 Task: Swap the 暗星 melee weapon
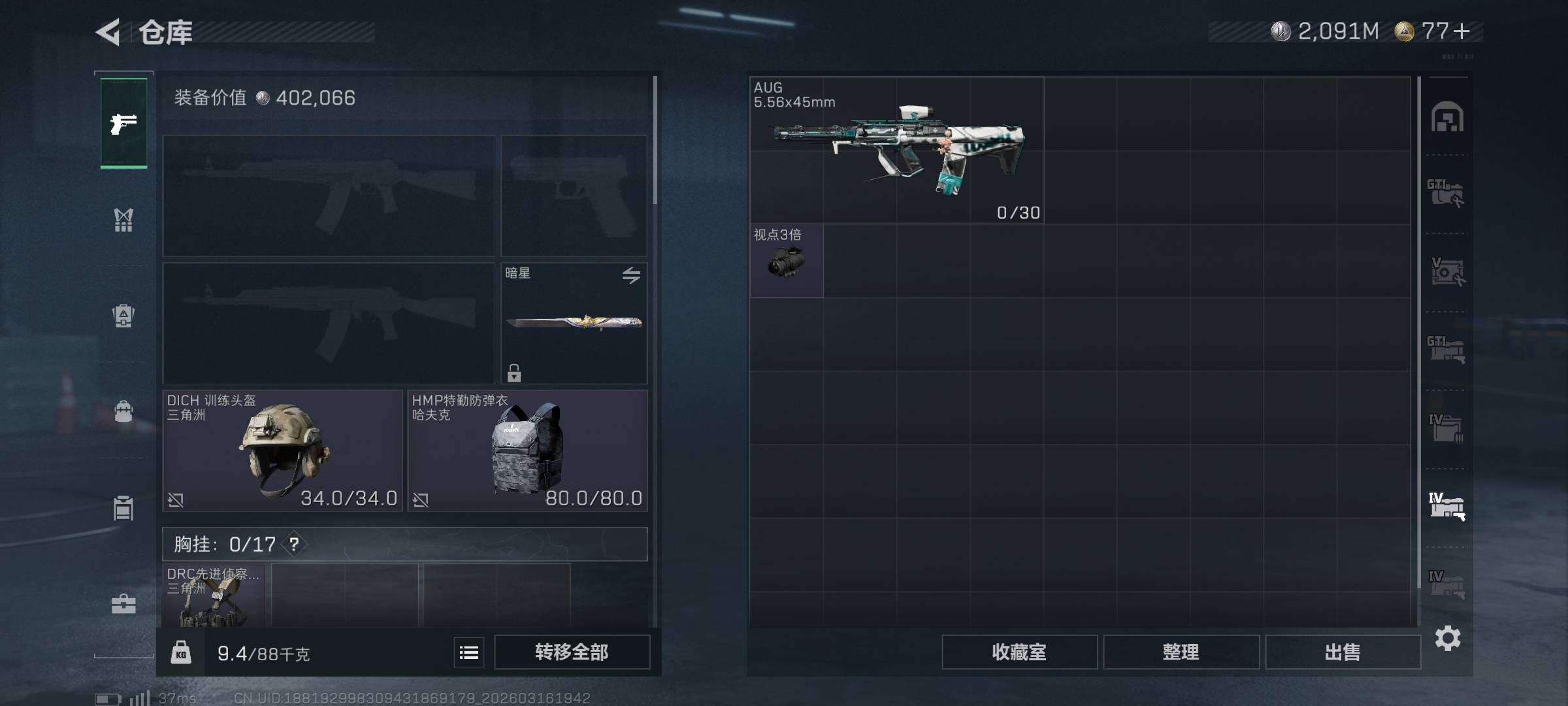[630, 275]
